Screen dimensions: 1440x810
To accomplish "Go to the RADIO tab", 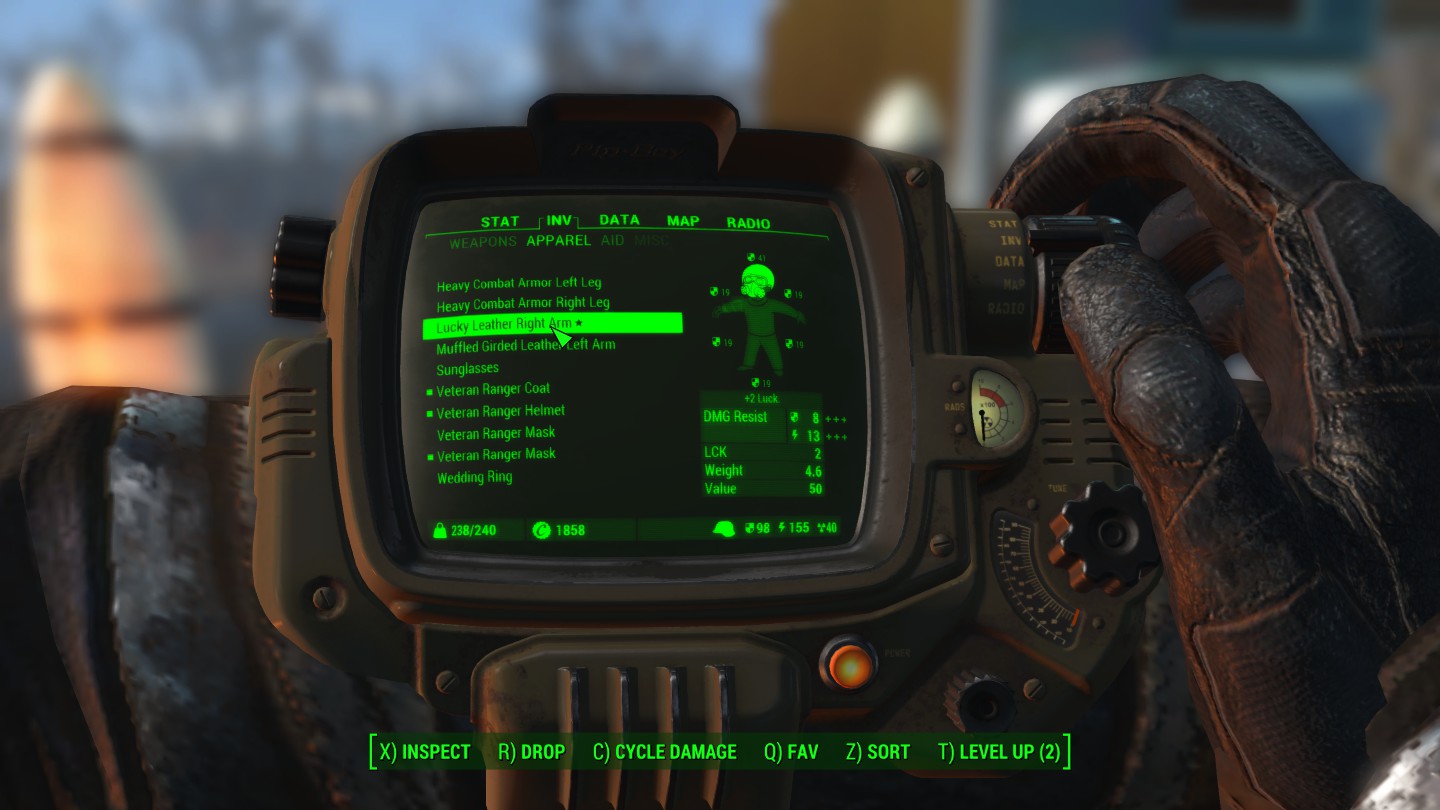I will click(748, 223).
